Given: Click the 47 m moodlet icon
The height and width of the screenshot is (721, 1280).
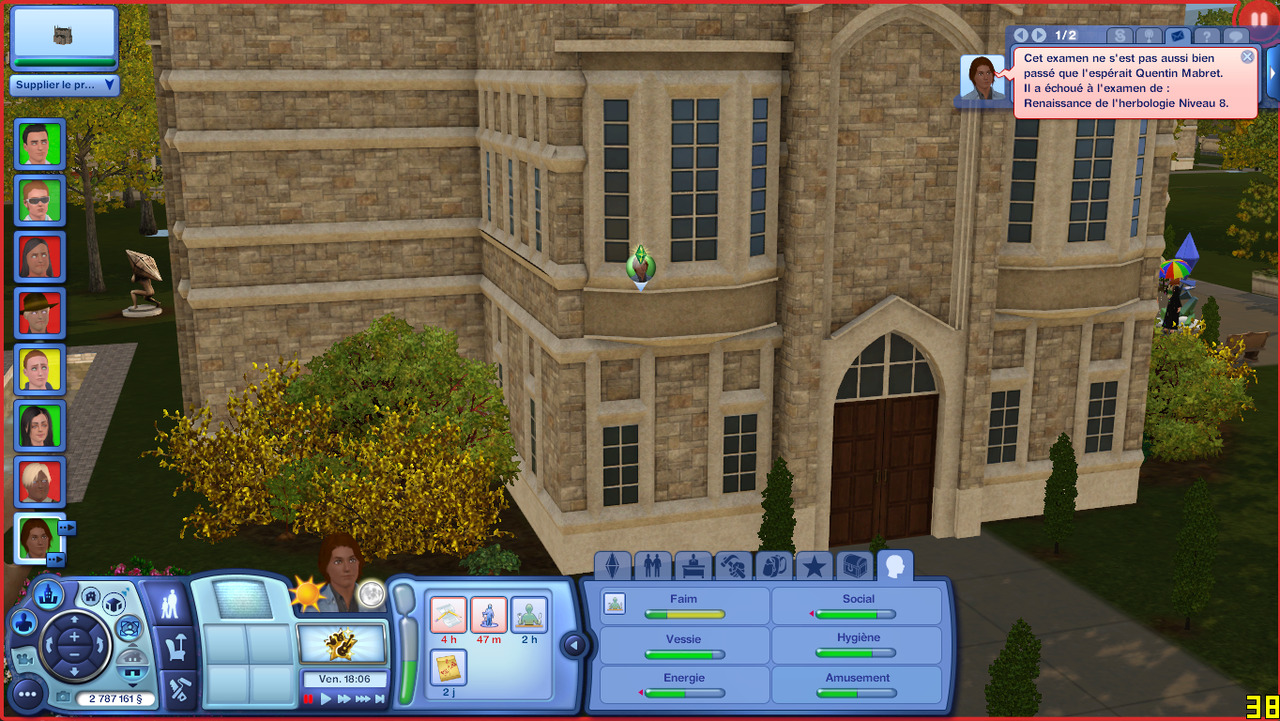Looking at the screenshot, I should click(x=489, y=615).
